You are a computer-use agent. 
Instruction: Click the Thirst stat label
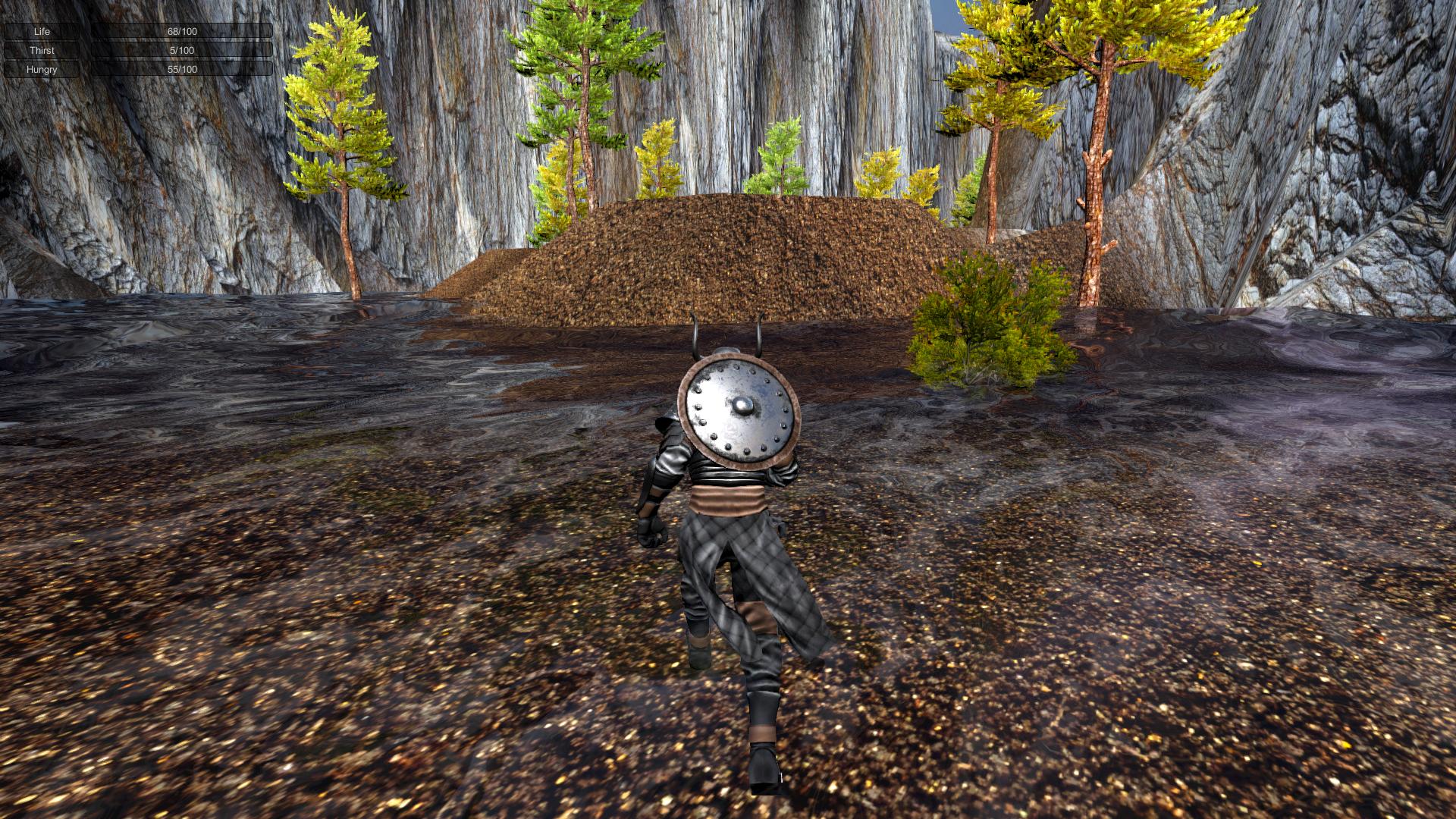(42, 50)
